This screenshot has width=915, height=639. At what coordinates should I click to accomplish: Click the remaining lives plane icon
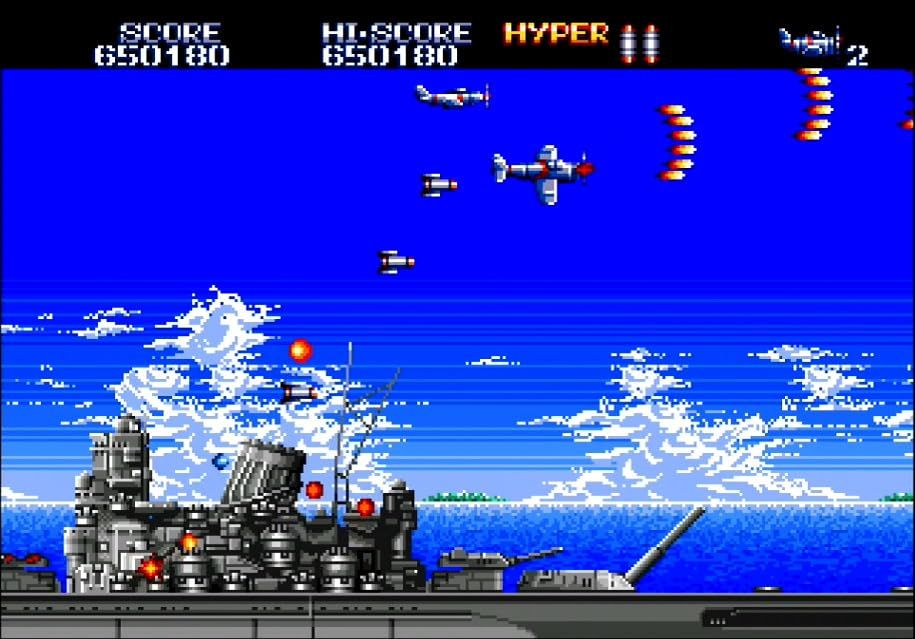(808, 43)
